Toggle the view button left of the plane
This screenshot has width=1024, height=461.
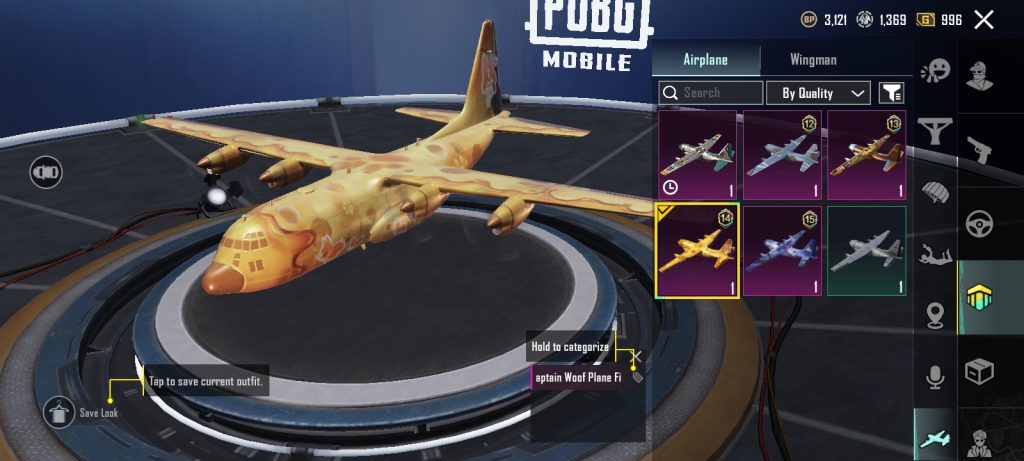click(46, 172)
